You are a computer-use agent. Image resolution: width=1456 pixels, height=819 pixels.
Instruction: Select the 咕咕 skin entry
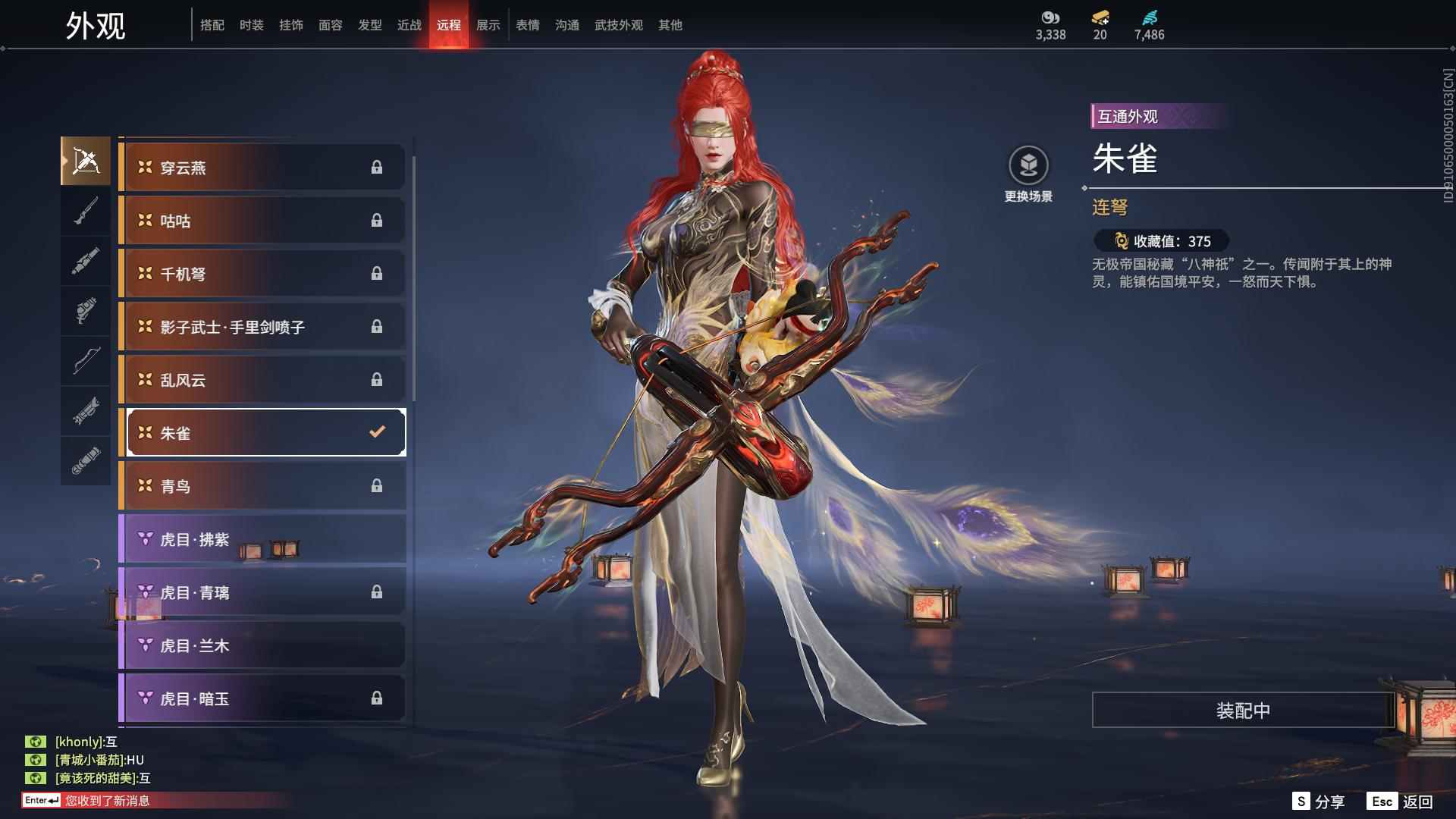click(262, 221)
